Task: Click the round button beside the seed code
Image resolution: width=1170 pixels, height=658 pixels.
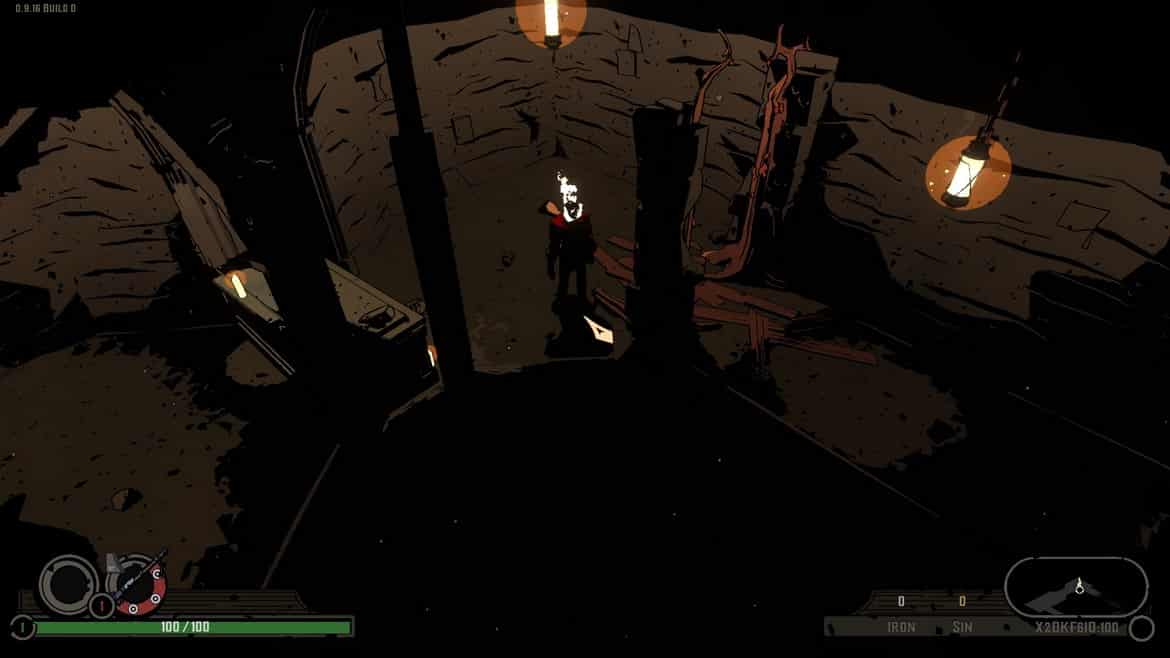Action: click(1140, 628)
